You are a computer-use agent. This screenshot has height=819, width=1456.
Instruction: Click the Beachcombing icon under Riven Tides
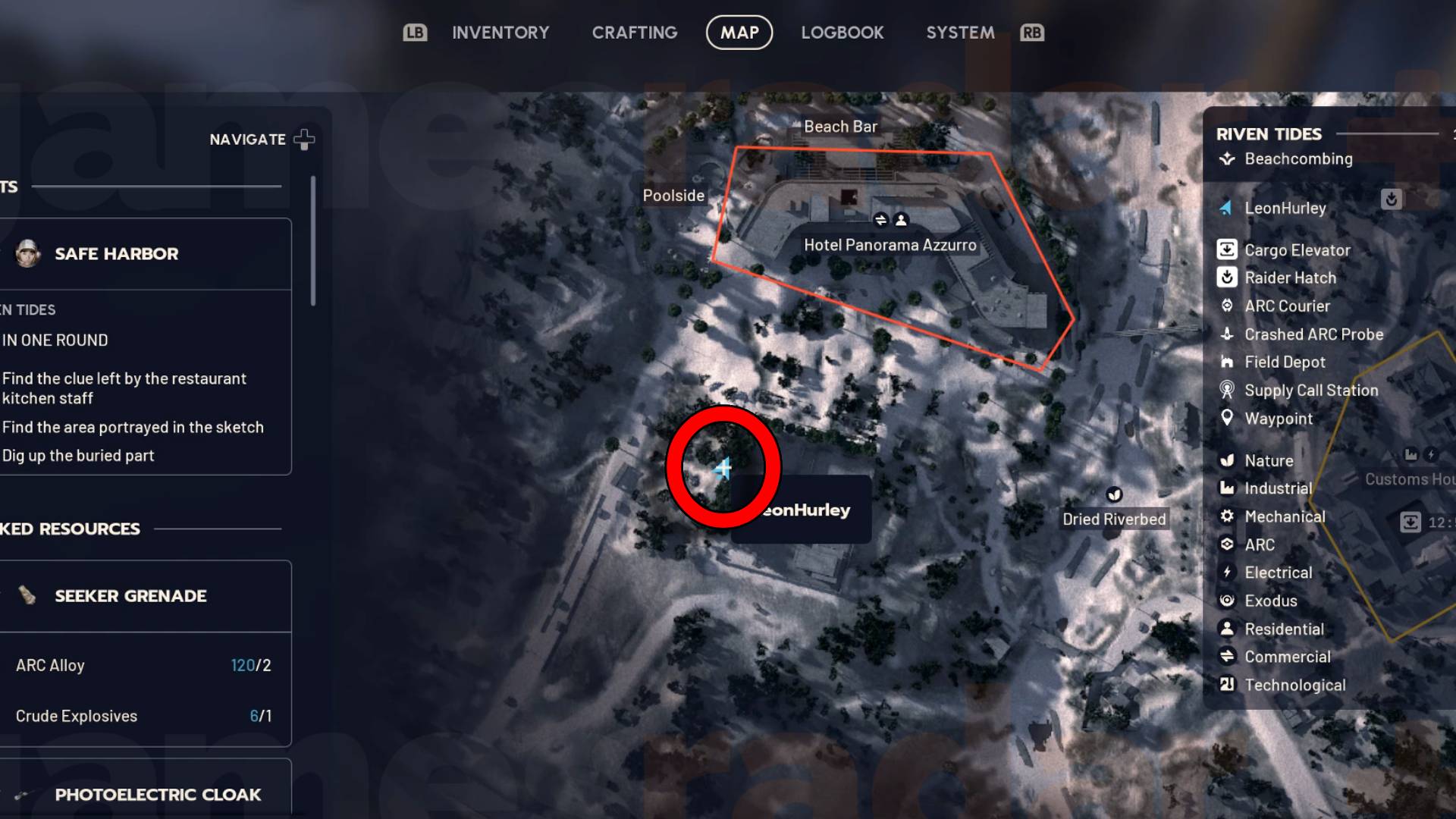[1226, 158]
